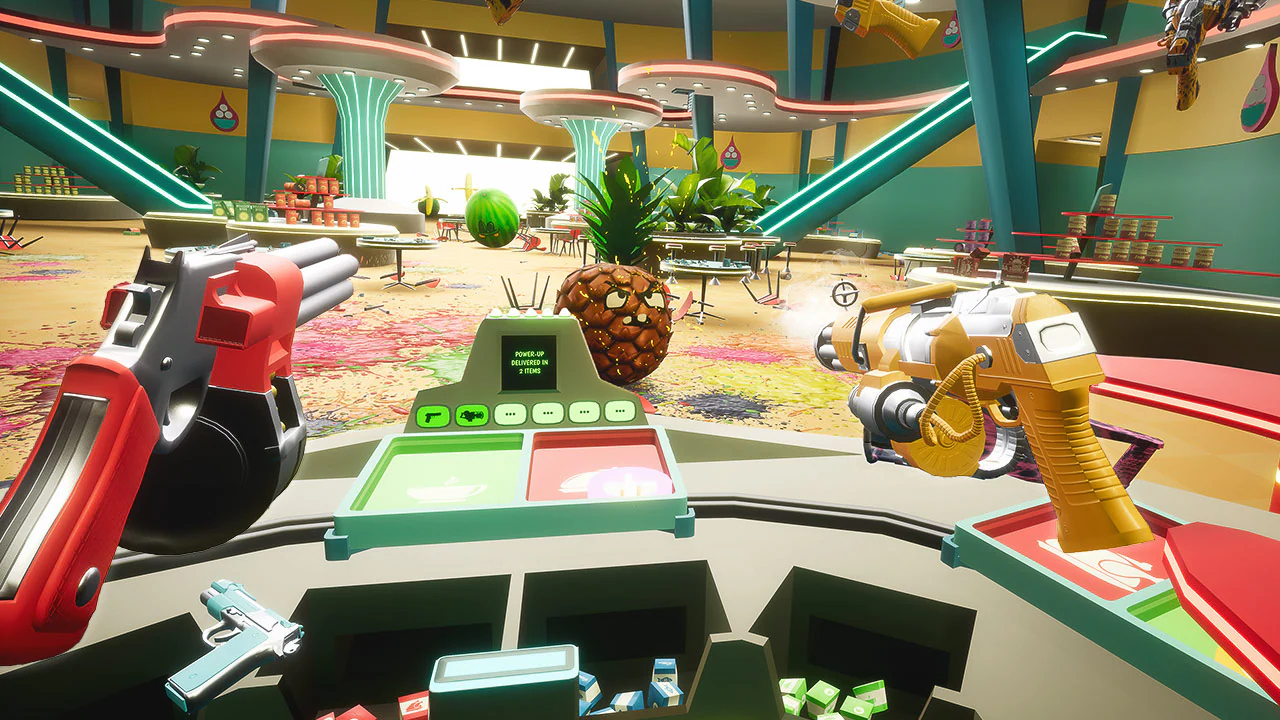Click the second empty weapon slot with dots
The image size is (1280, 720).
547,415
